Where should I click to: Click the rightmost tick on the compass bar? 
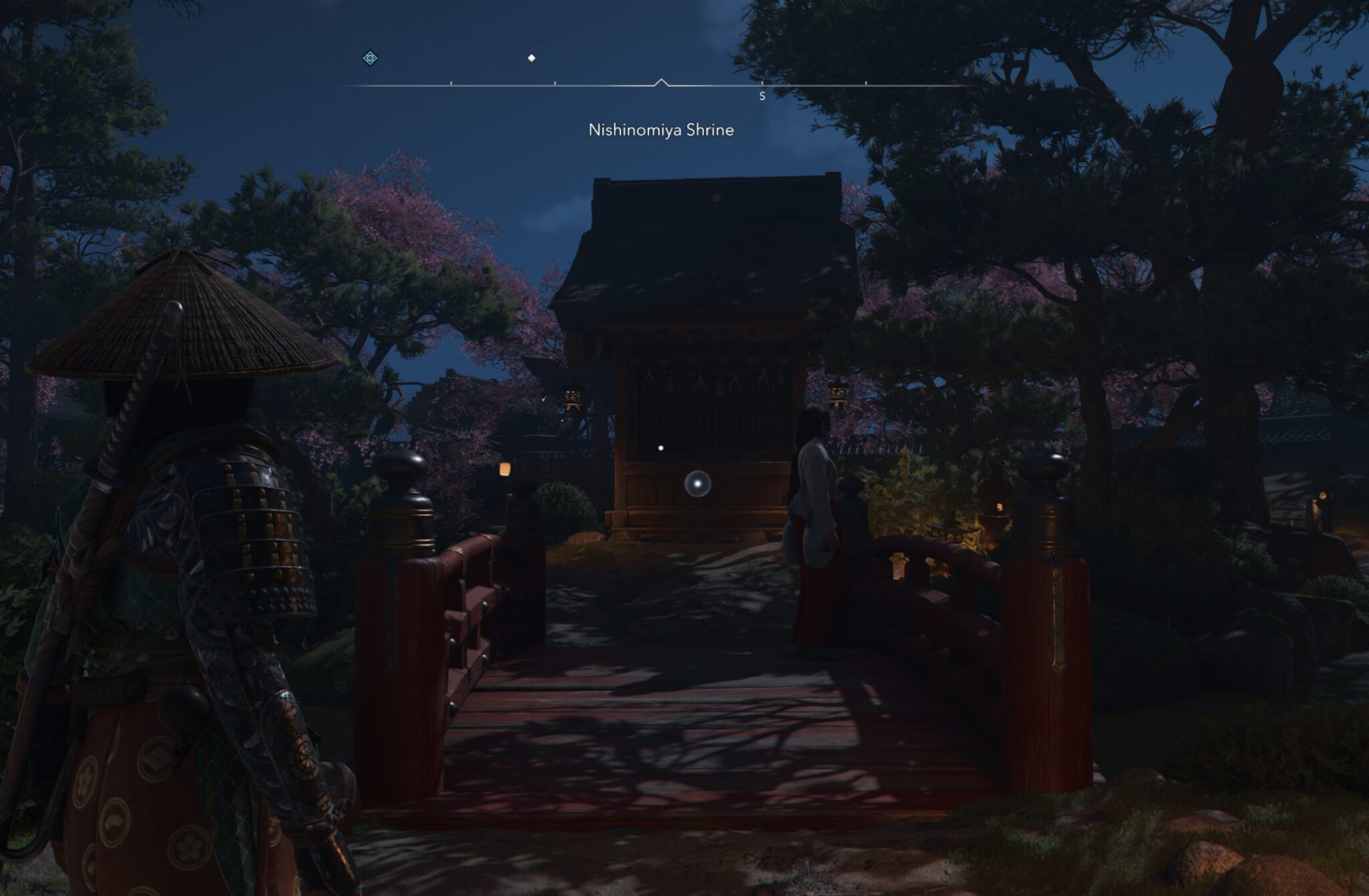[x=865, y=83]
